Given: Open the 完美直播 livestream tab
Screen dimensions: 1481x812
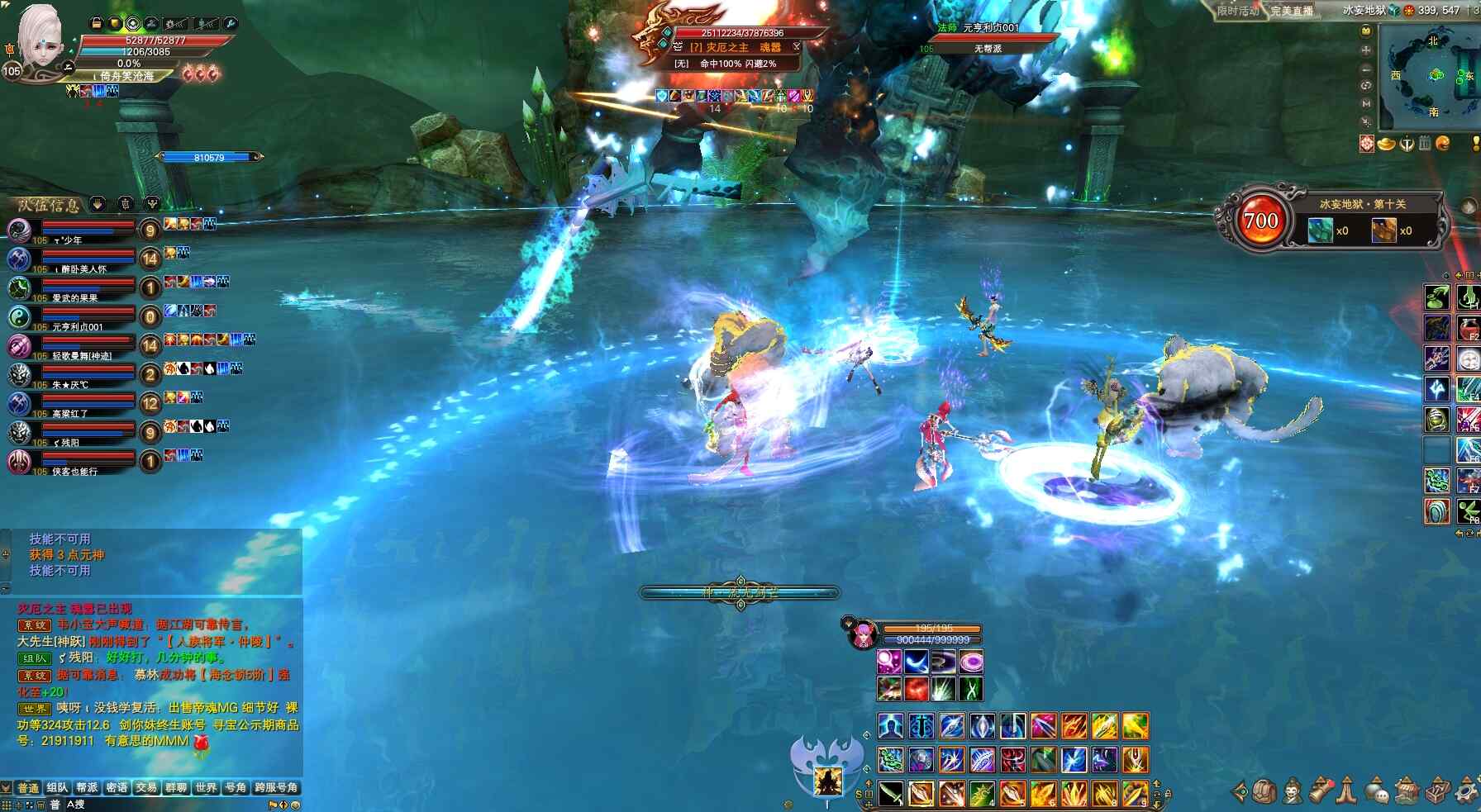Looking at the screenshot, I should pyautogui.click(x=1292, y=11).
